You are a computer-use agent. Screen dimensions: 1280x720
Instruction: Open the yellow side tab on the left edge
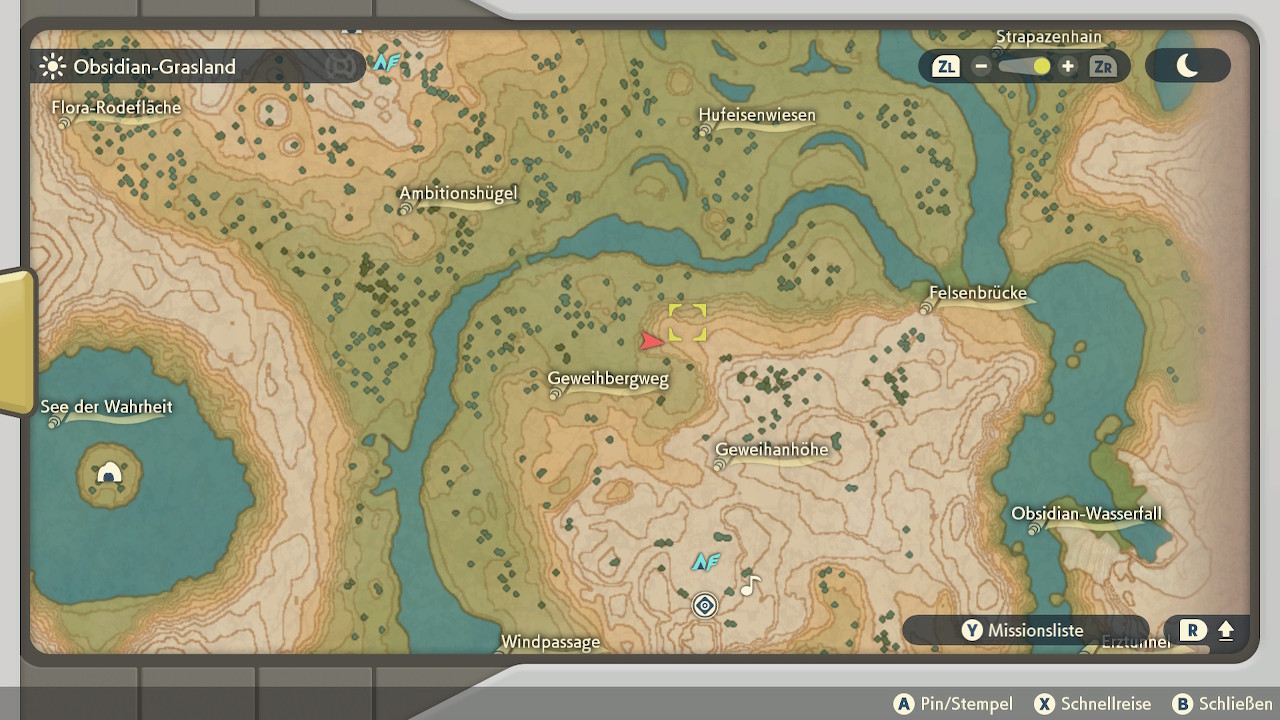point(17,341)
